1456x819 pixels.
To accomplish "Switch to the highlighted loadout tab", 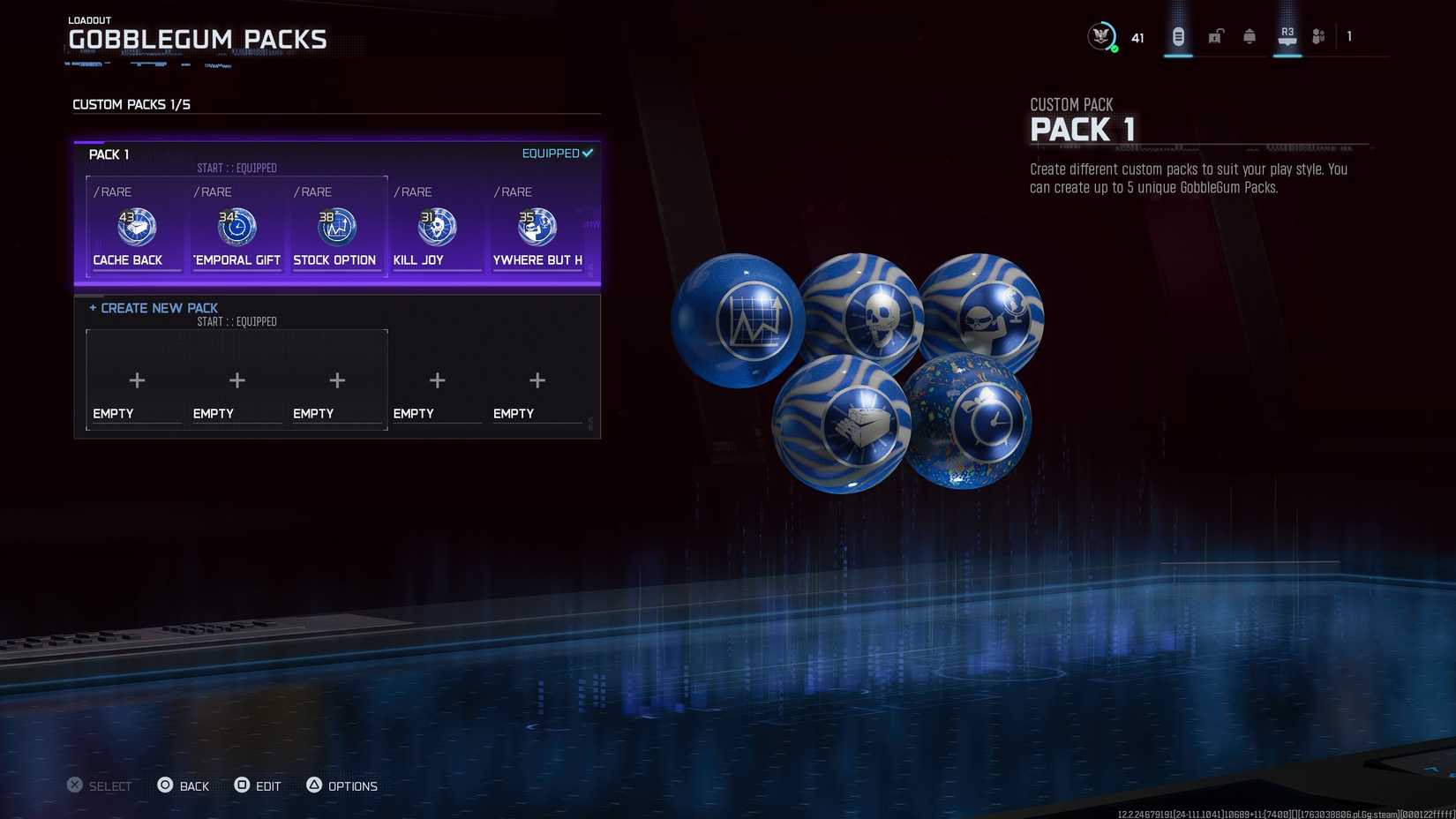I will click(x=1177, y=35).
